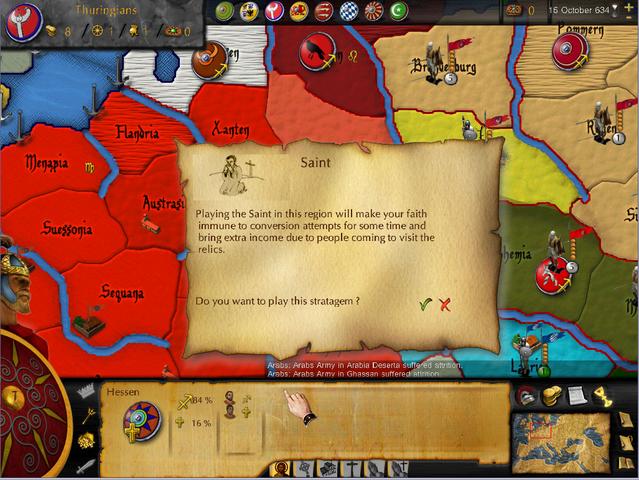Confirm the Saint stratagem with the green checkmark
This screenshot has height=480, width=639.
tap(425, 304)
